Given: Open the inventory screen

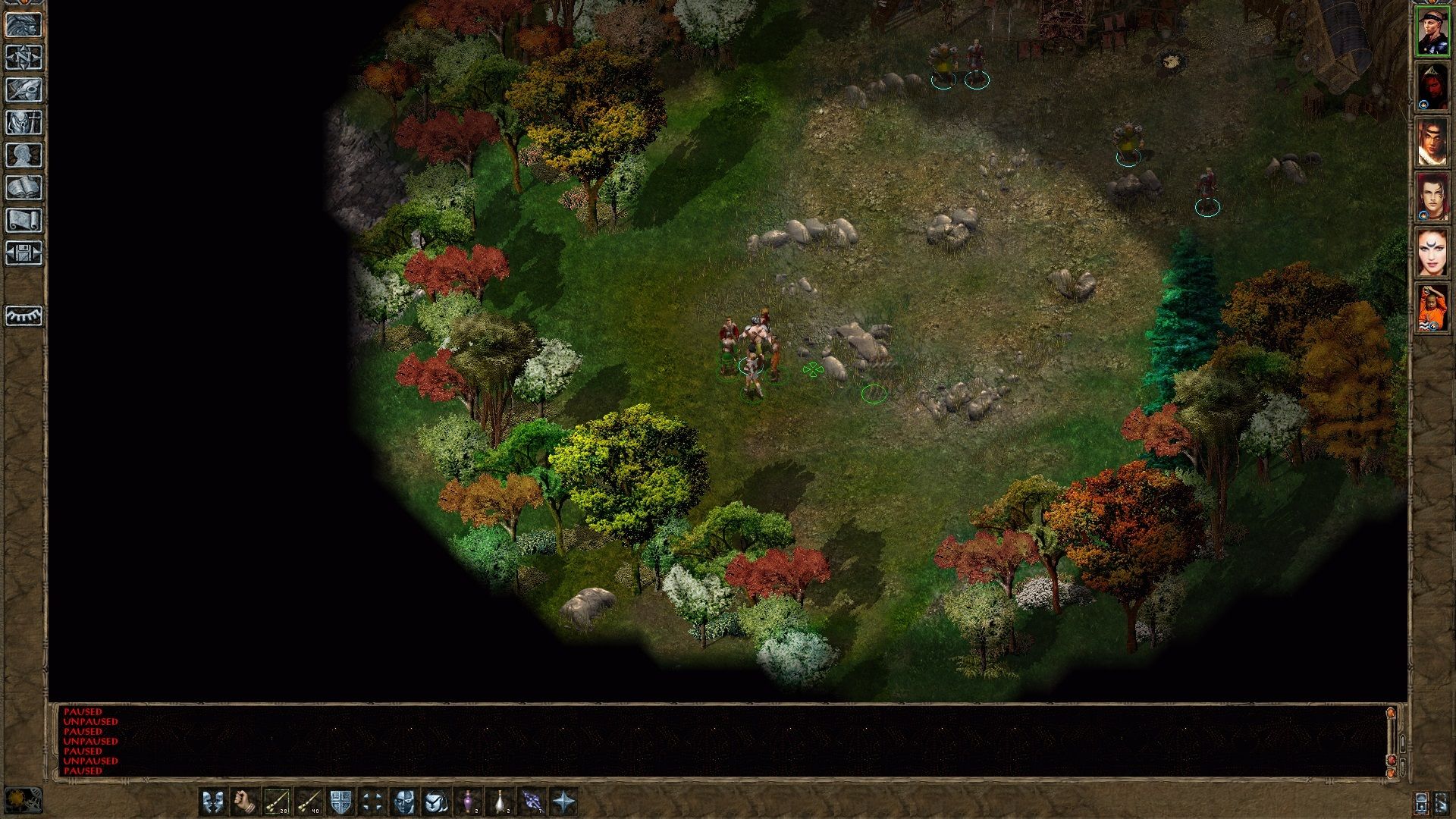Looking at the screenshot, I should pyautogui.click(x=24, y=122).
